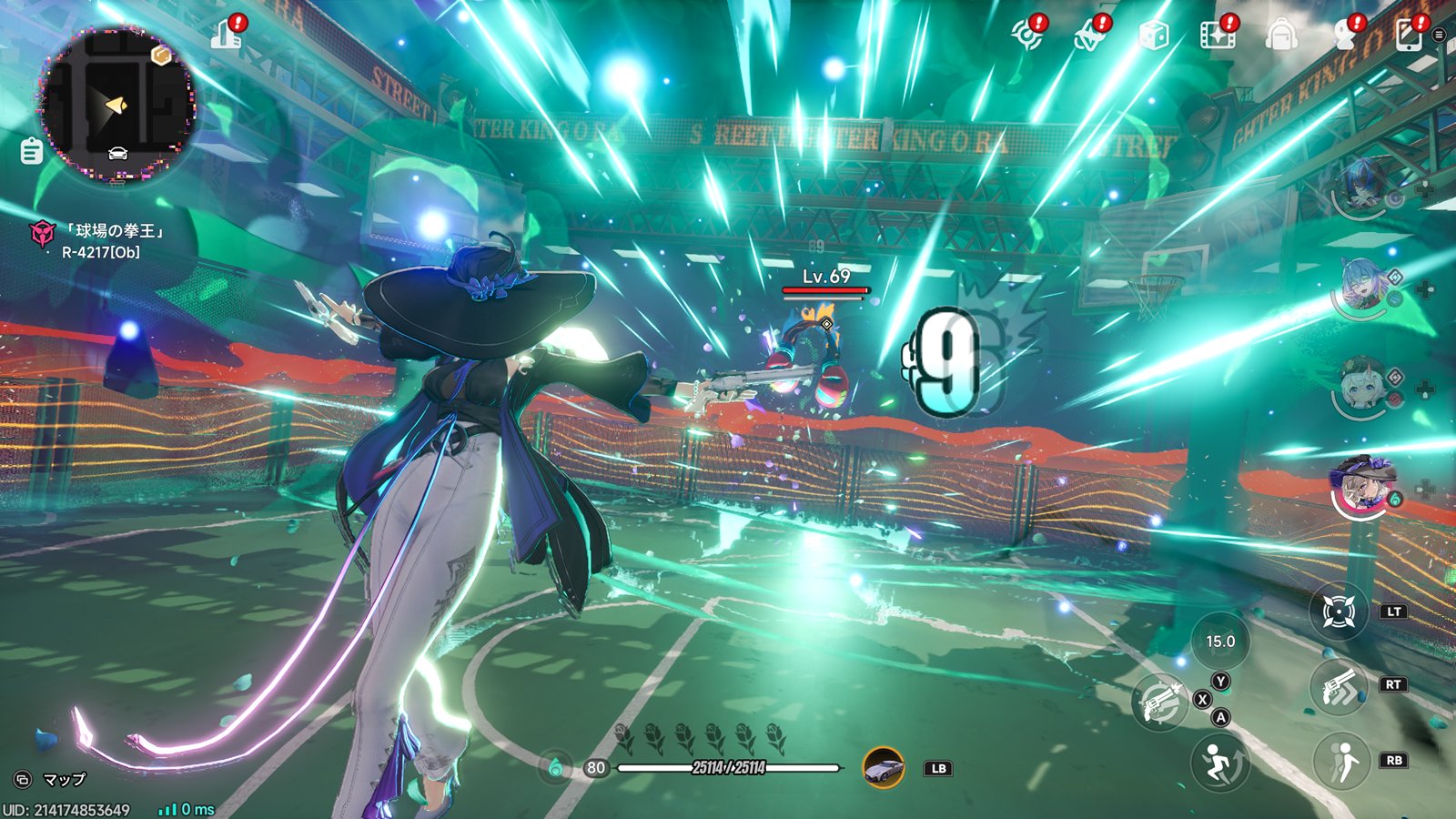Open the backpack inventory
1456x819 pixels.
tap(1281, 35)
